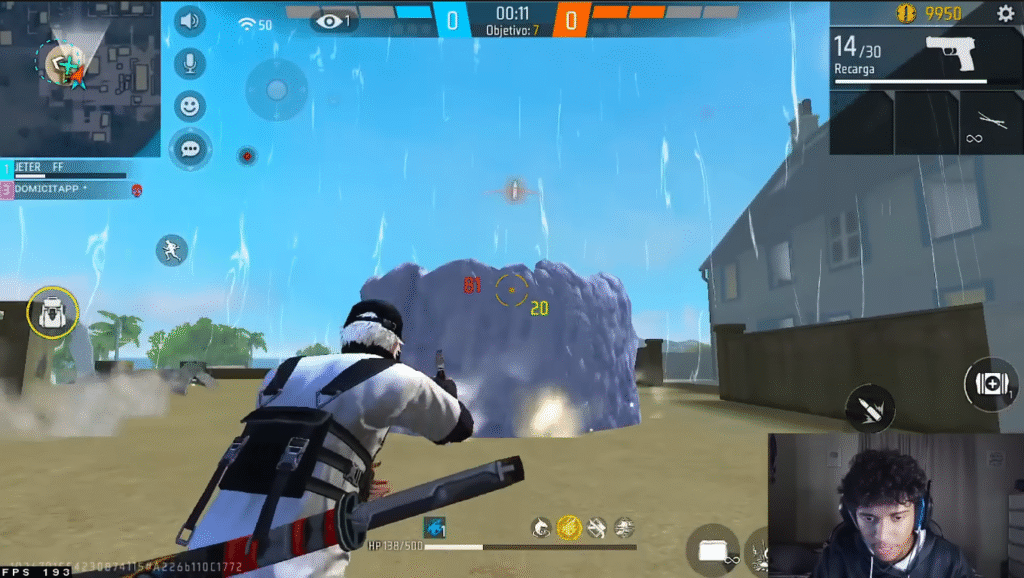The height and width of the screenshot is (578, 1024).
Task: Toggle the speaker sound button
Action: (x=189, y=21)
